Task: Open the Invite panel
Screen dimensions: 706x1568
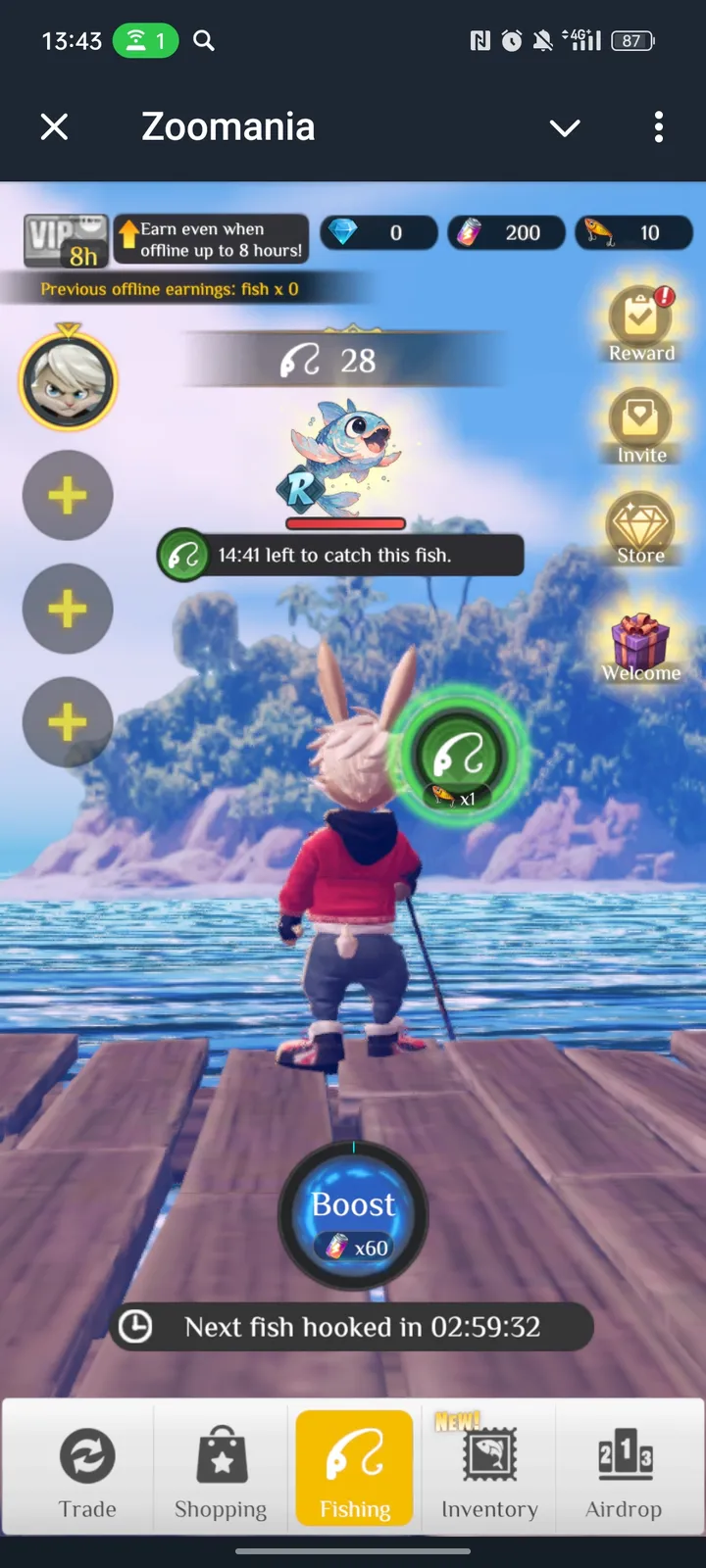Action: pos(641,425)
